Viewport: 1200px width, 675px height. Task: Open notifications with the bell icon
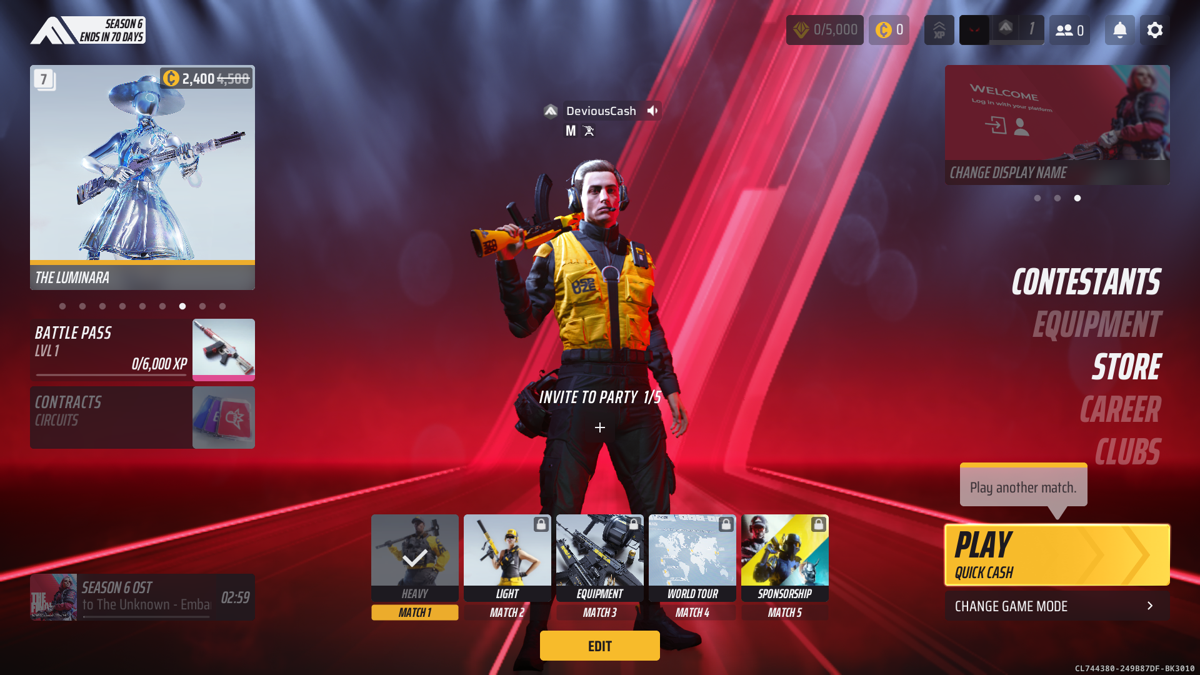click(x=1120, y=30)
